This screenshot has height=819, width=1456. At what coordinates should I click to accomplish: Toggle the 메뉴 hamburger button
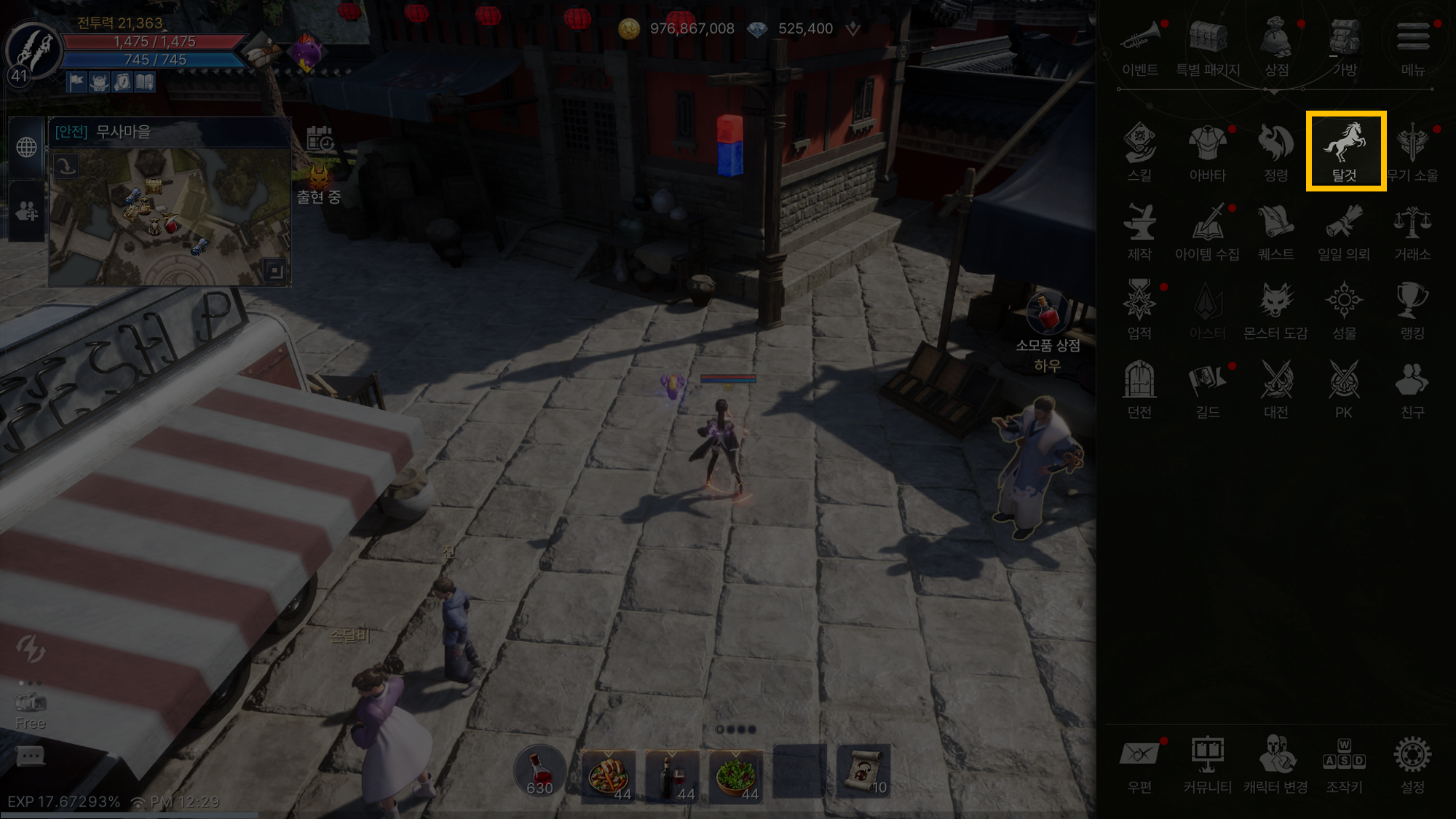click(x=1412, y=45)
